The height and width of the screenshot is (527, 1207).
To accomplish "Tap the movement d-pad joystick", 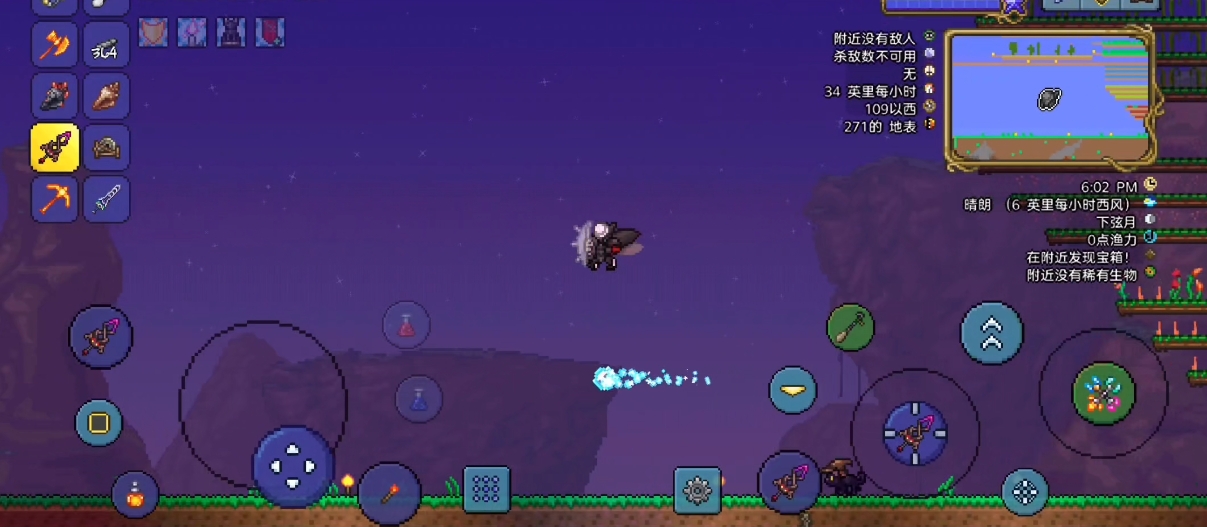I will (292, 466).
